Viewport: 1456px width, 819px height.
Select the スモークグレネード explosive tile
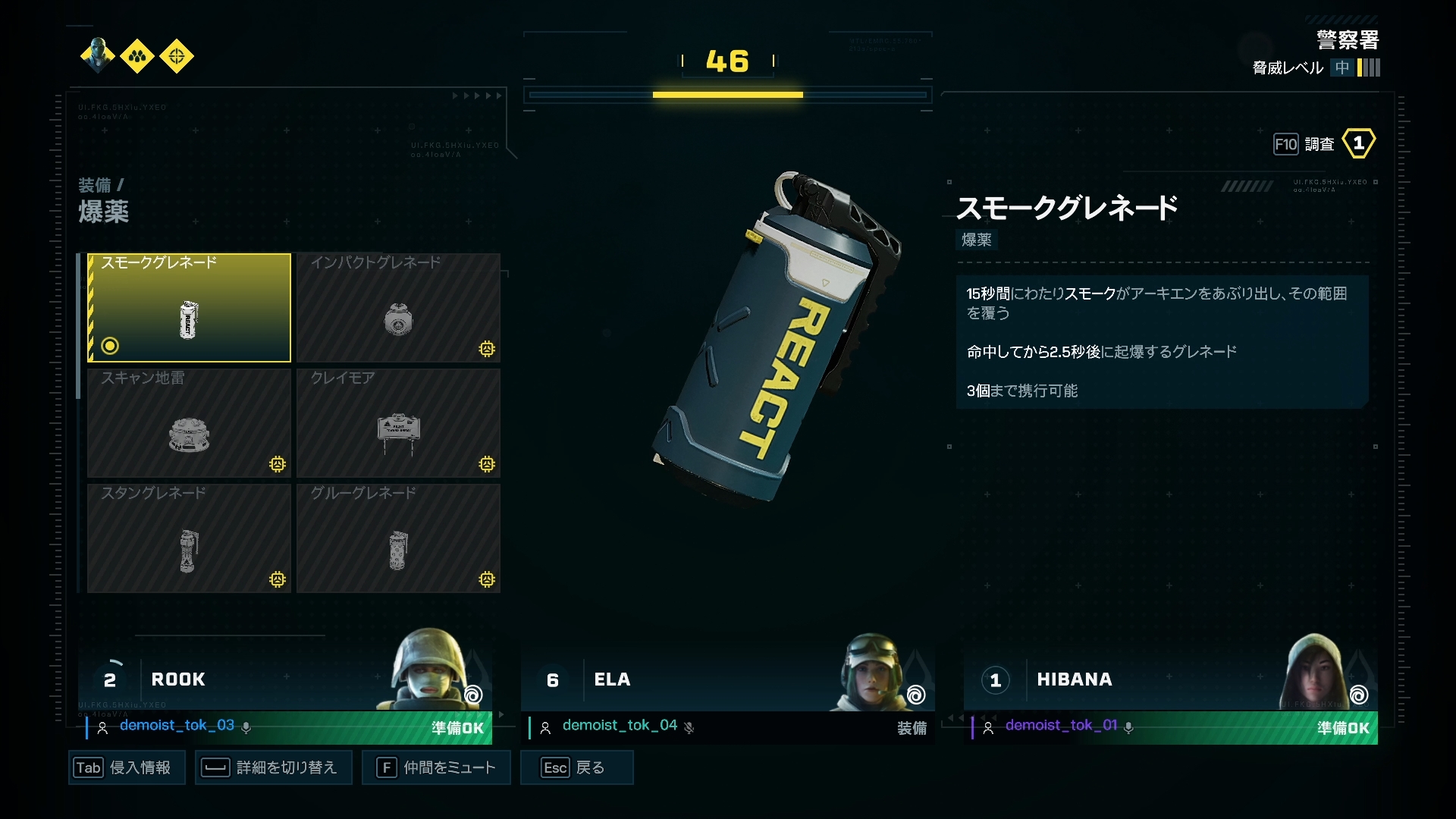point(189,308)
